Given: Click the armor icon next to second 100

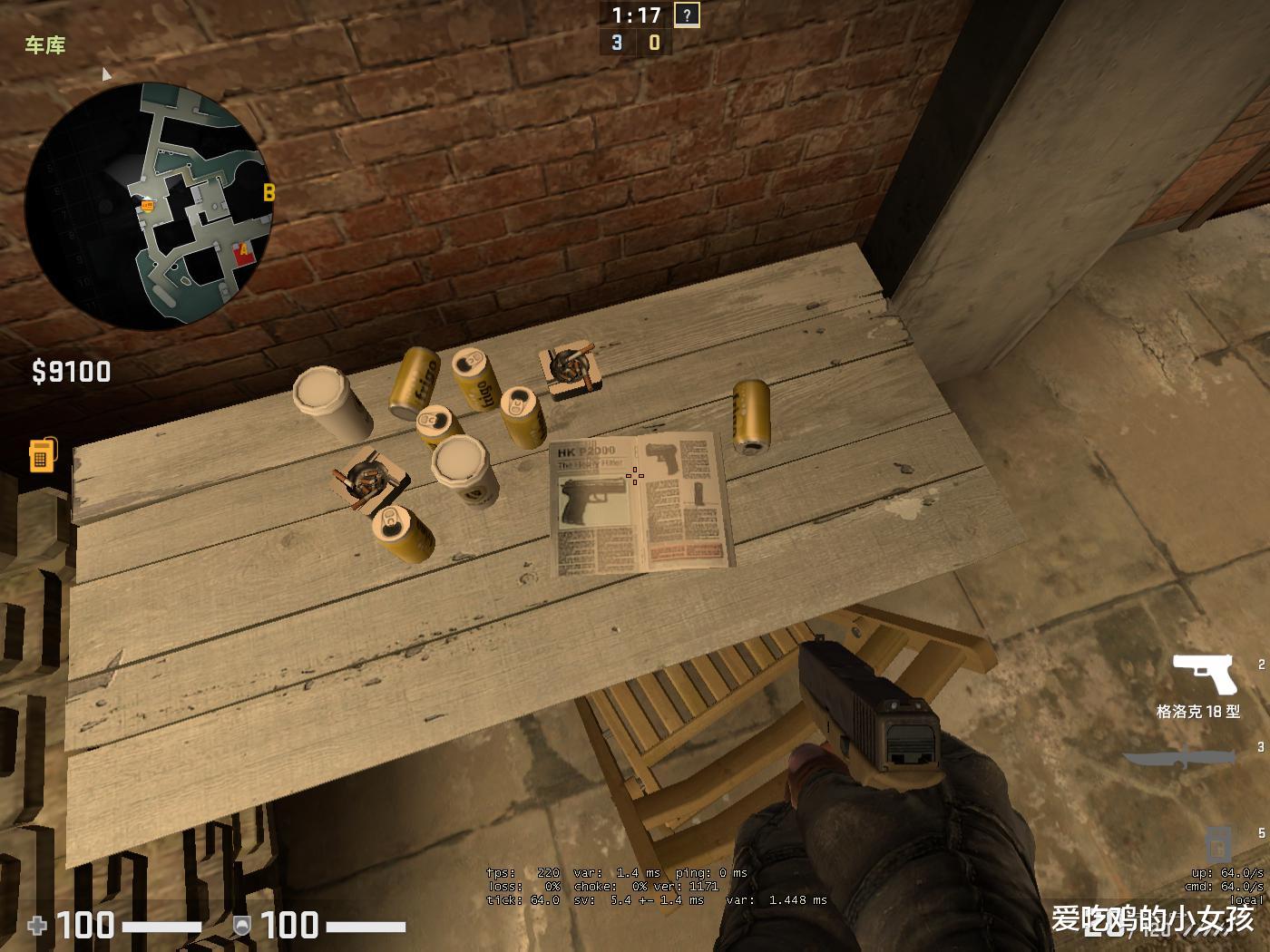Looking at the screenshot, I should [x=241, y=926].
